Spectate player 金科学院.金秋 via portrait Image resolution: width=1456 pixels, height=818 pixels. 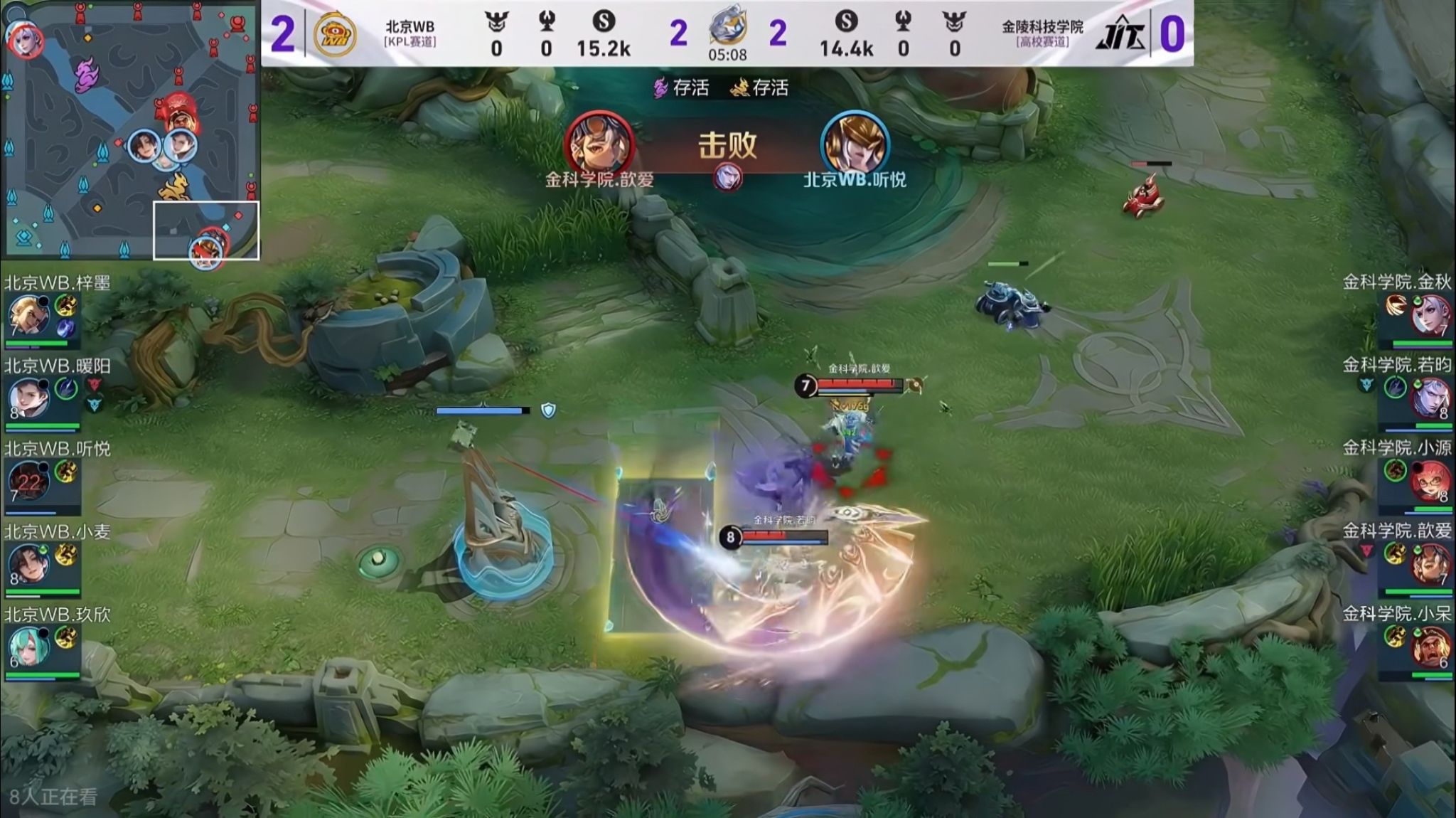1429,316
